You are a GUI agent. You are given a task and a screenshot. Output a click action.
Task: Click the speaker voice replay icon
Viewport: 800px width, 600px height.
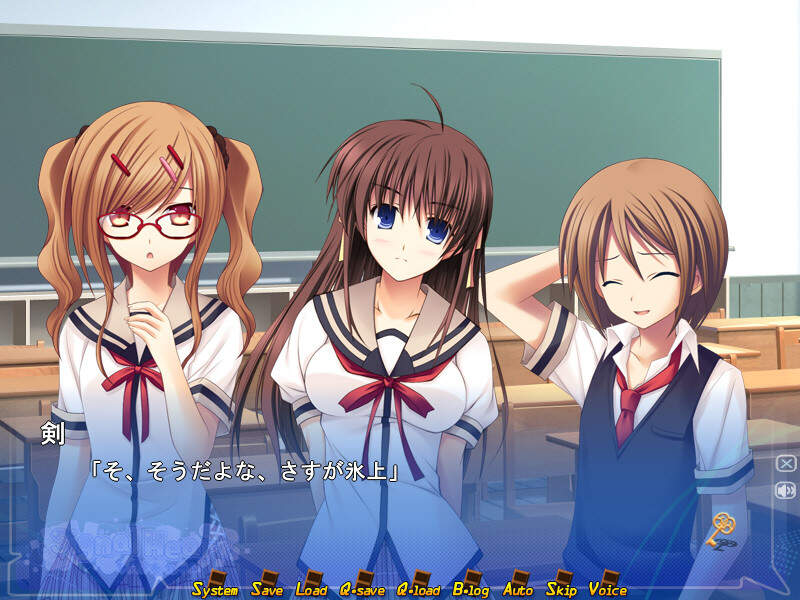coord(786,490)
